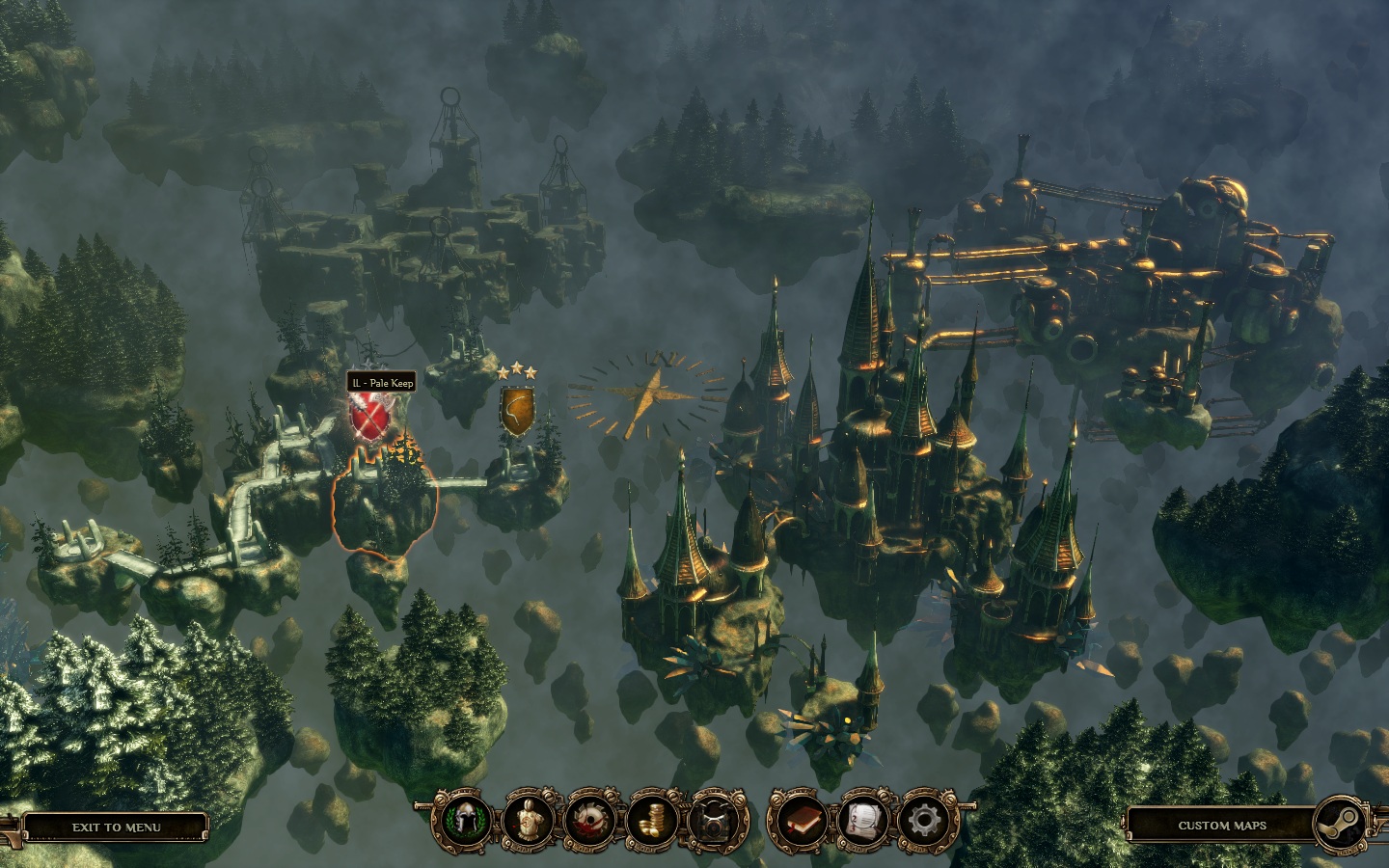This screenshot has height=868, width=1389.
Task: Click the Exit to Menu button
Action: [116, 827]
